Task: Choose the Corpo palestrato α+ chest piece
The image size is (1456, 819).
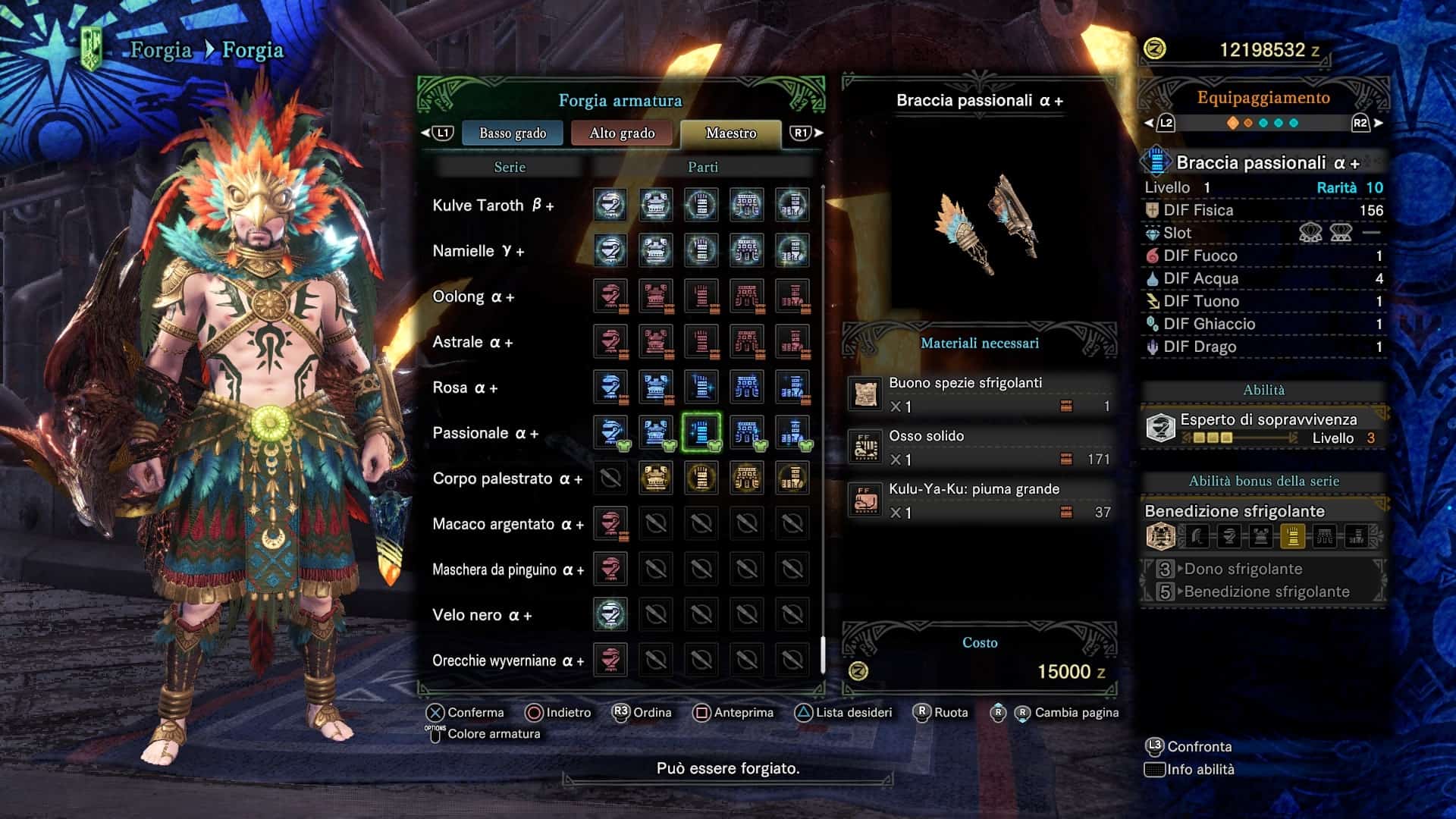Action: point(656,478)
